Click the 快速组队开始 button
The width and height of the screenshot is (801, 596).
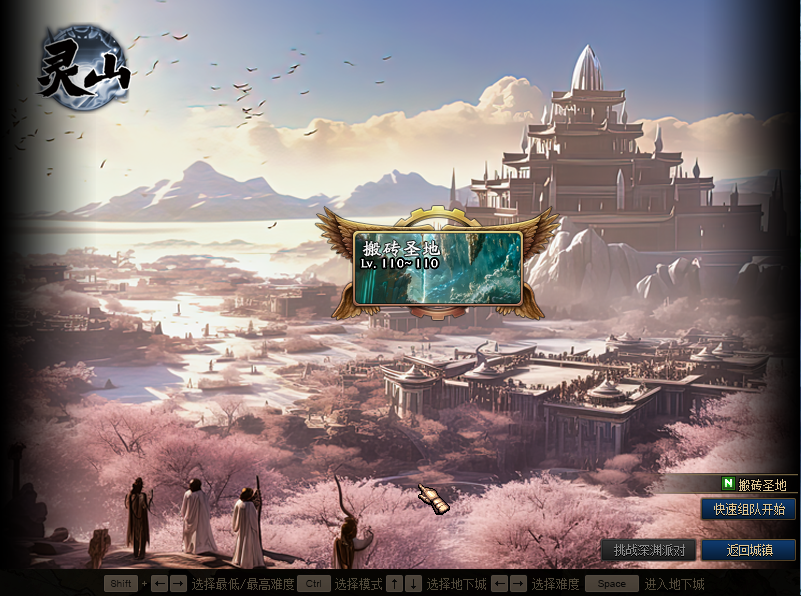click(x=748, y=509)
